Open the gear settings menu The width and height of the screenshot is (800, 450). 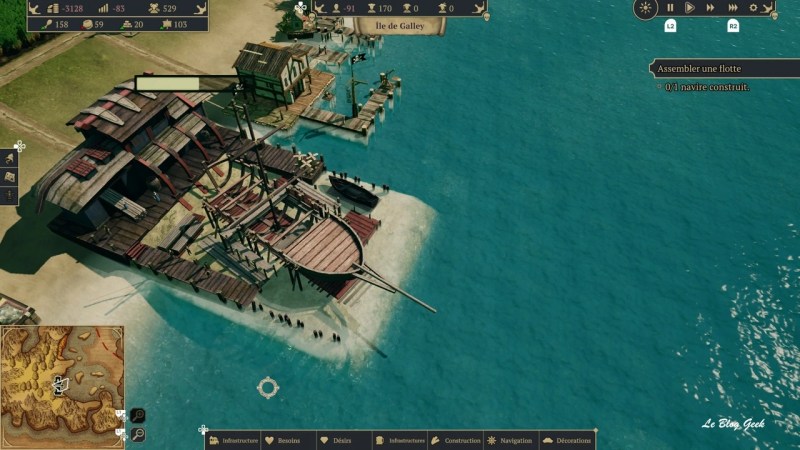coord(754,8)
